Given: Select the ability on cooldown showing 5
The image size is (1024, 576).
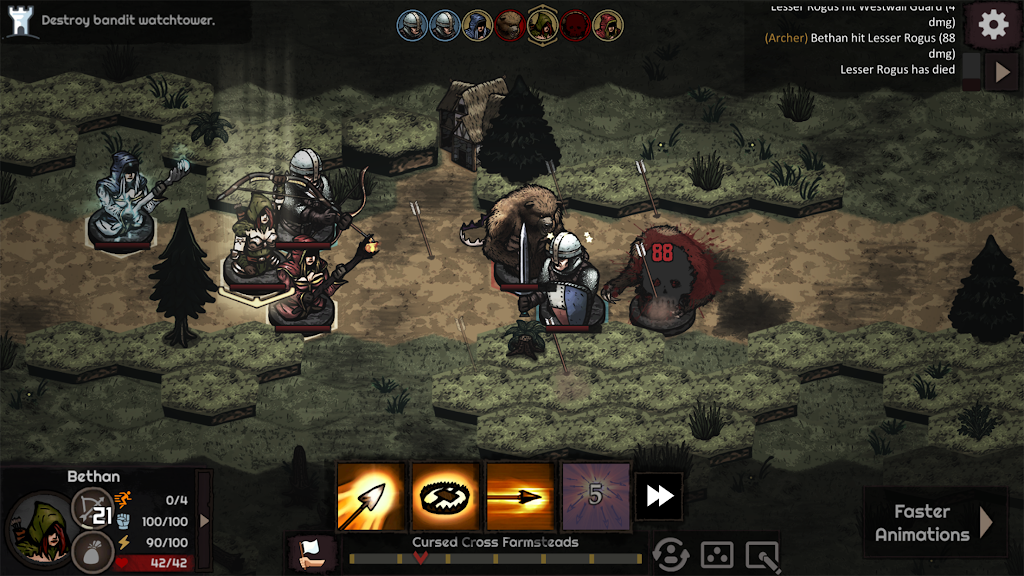Looking at the screenshot, I should (x=596, y=496).
